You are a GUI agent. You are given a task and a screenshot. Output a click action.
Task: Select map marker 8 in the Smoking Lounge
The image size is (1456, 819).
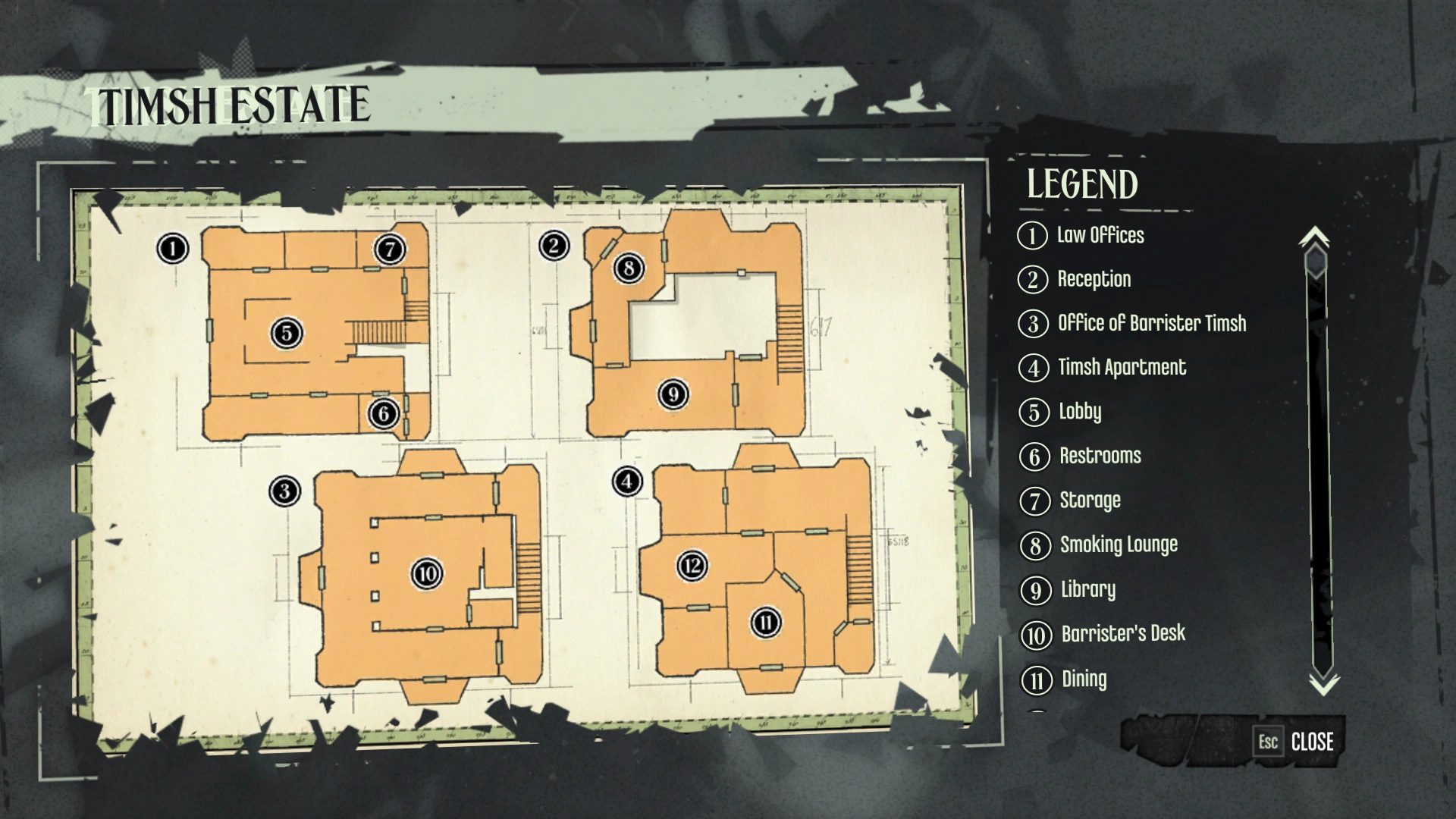pos(629,267)
